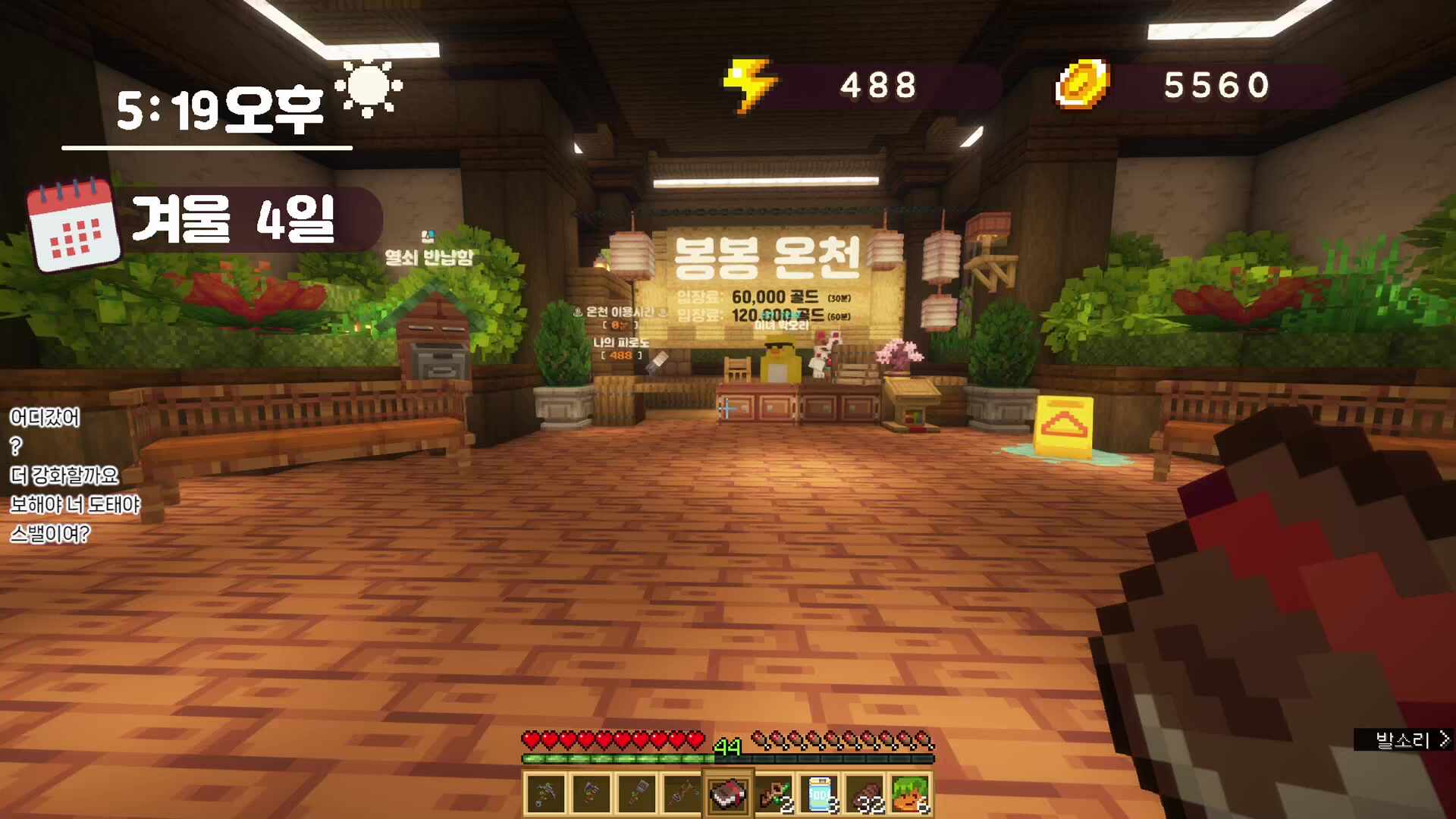Select the pickaxe tool hotbar slot
The height and width of the screenshot is (819, 1456).
(546, 794)
